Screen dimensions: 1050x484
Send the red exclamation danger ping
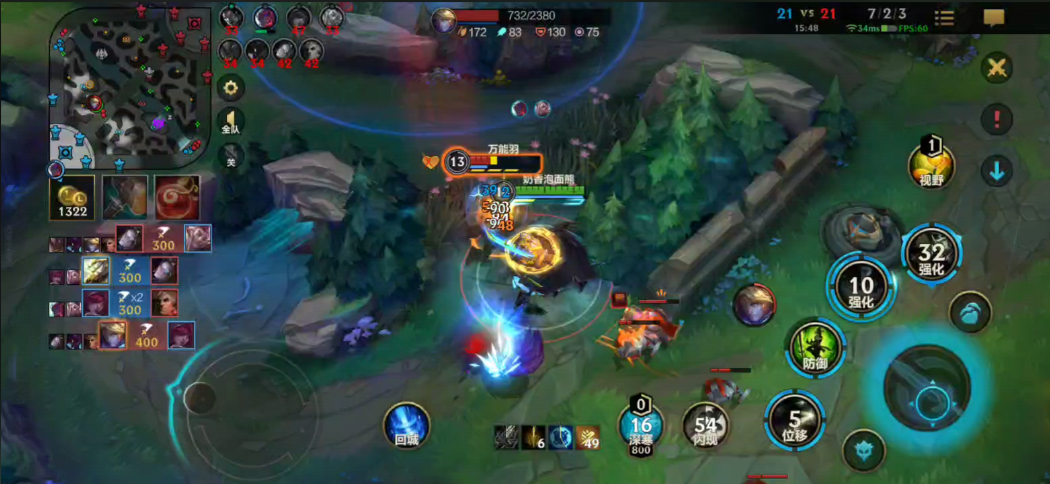[x=997, y=119]
